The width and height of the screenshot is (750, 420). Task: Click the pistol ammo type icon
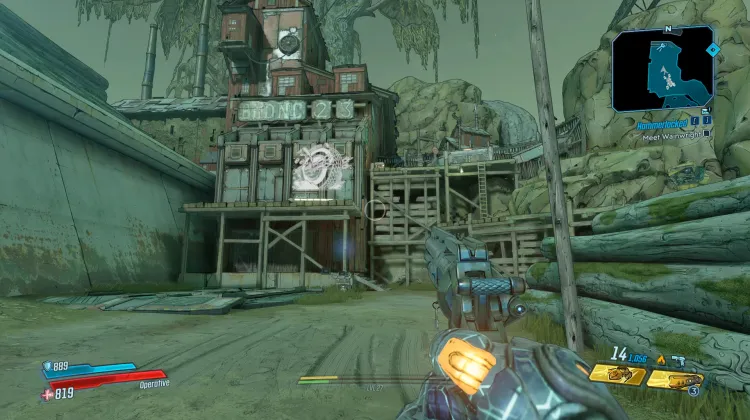coord(679,358)
